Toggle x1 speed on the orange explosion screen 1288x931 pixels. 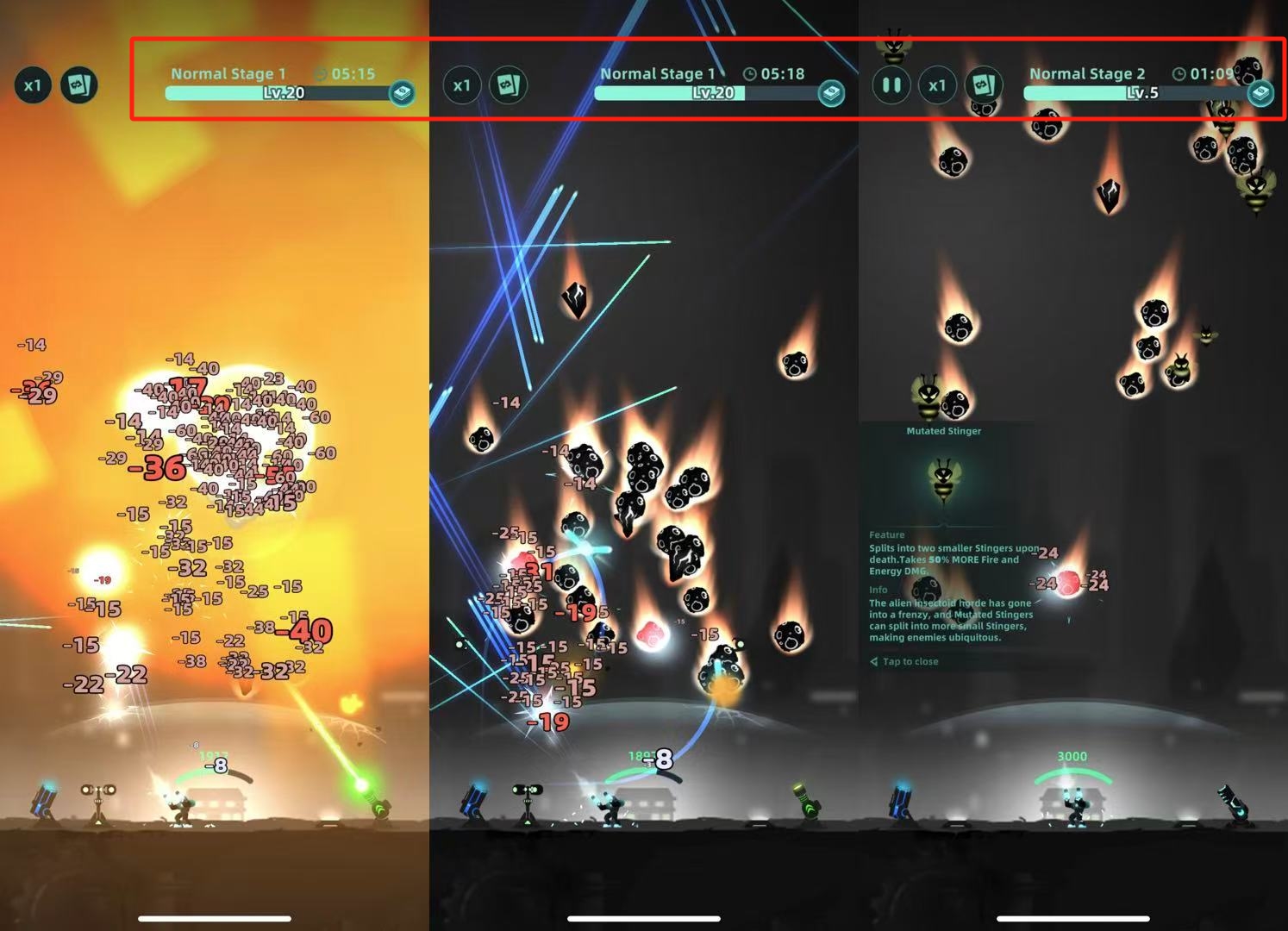click(x=33, y=85)
